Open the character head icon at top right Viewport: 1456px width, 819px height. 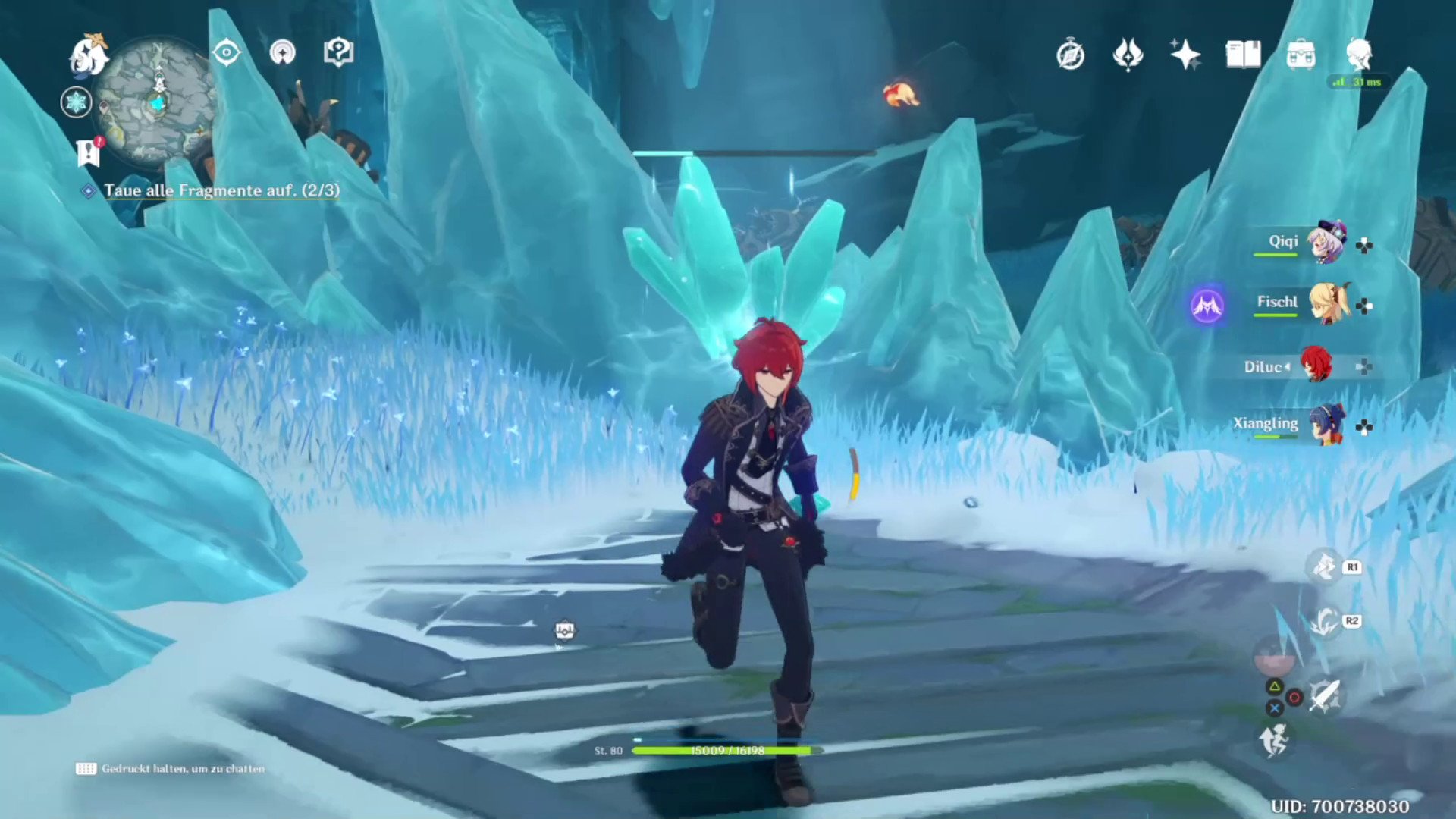[x=1358, y=55]
